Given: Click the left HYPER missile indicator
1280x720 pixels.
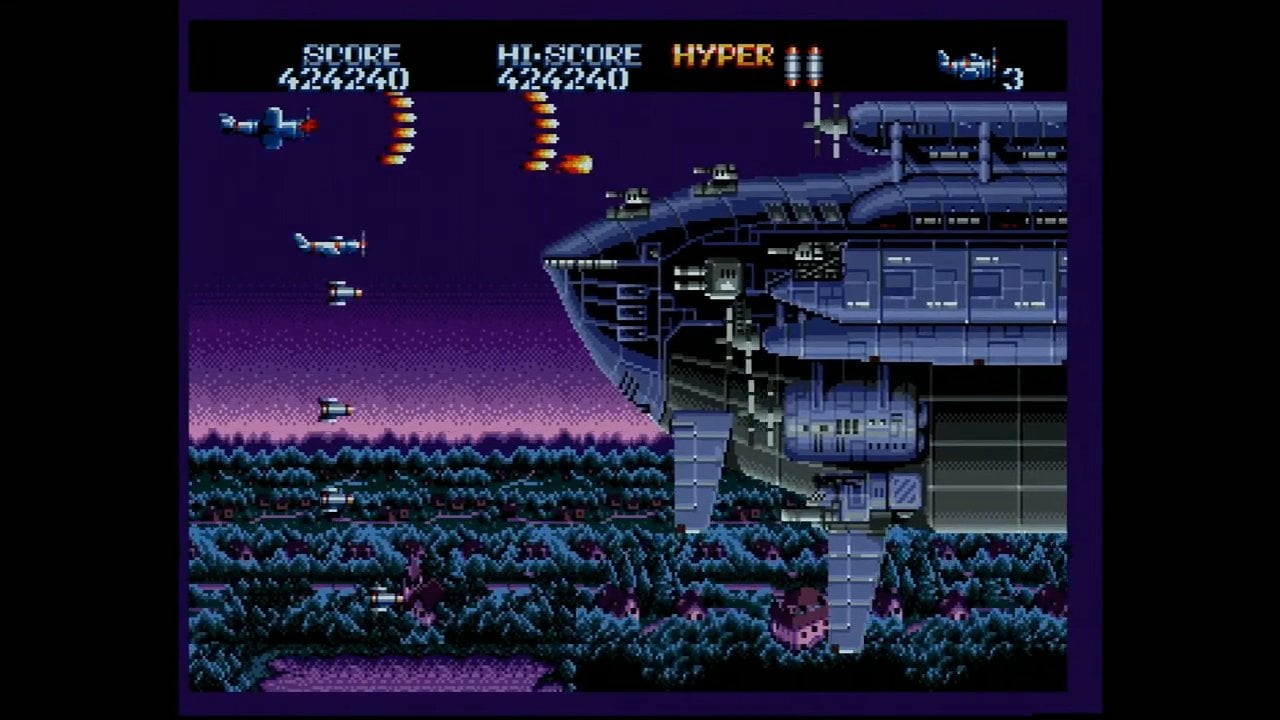Looking at the screenshot, I should 793,65.
